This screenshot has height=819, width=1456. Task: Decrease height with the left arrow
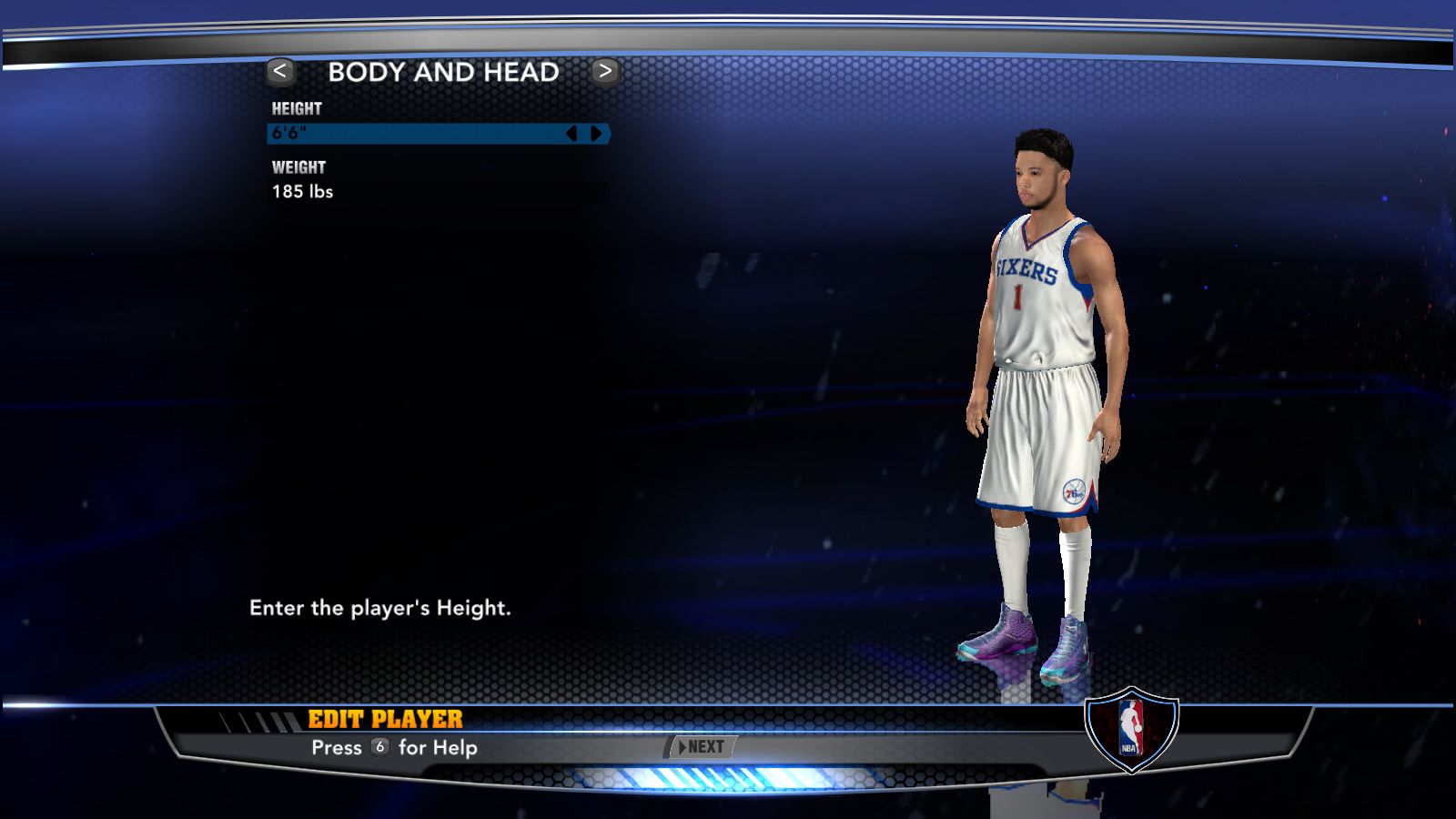571,134
